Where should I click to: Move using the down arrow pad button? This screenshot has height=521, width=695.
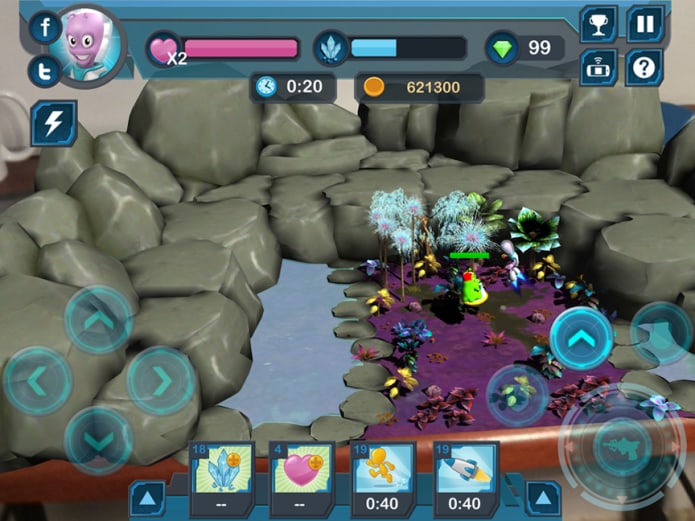pyautogui.click(x=99, y=438)
